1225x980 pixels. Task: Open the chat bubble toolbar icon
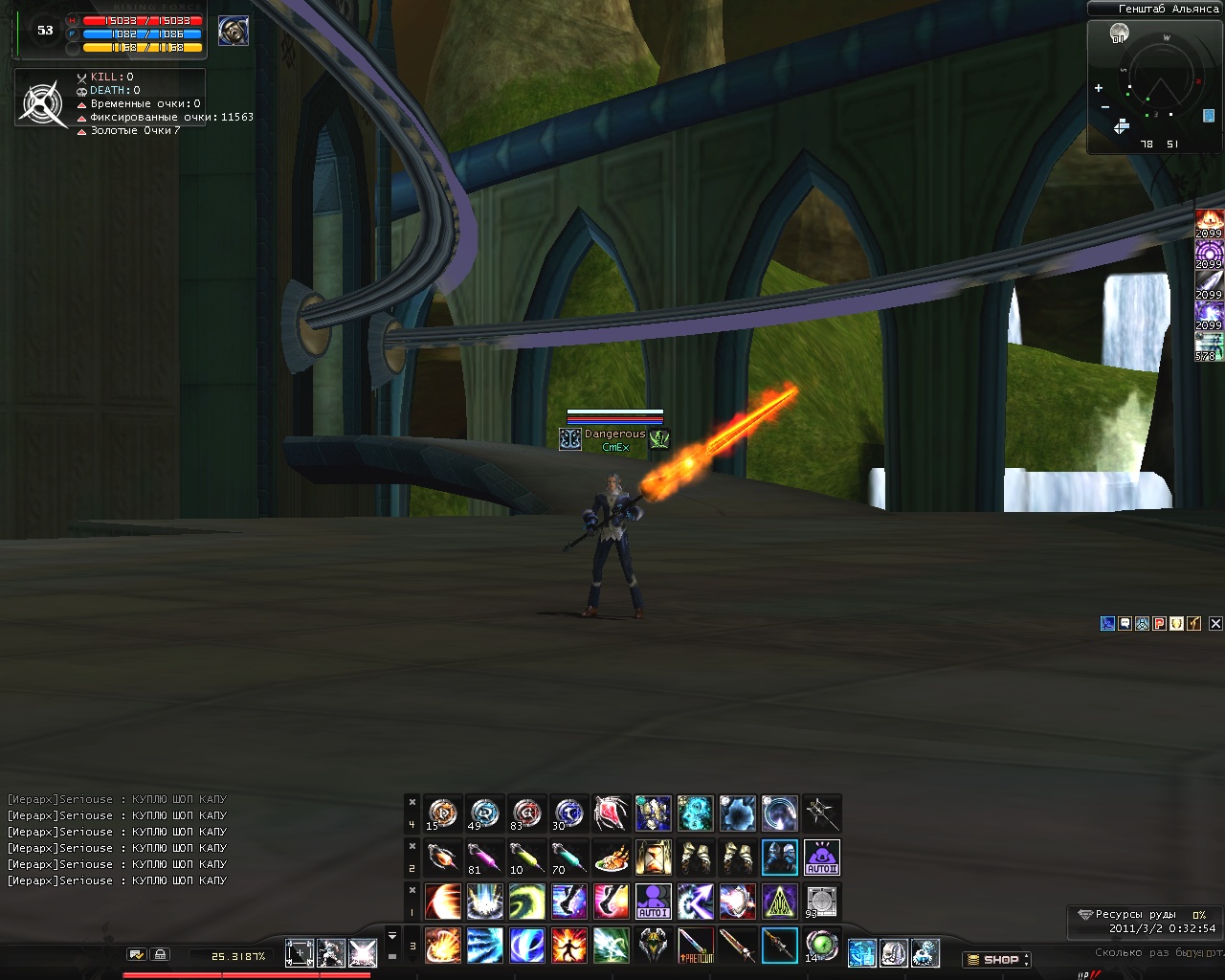pyautogui.click(x=1125, y=623)
